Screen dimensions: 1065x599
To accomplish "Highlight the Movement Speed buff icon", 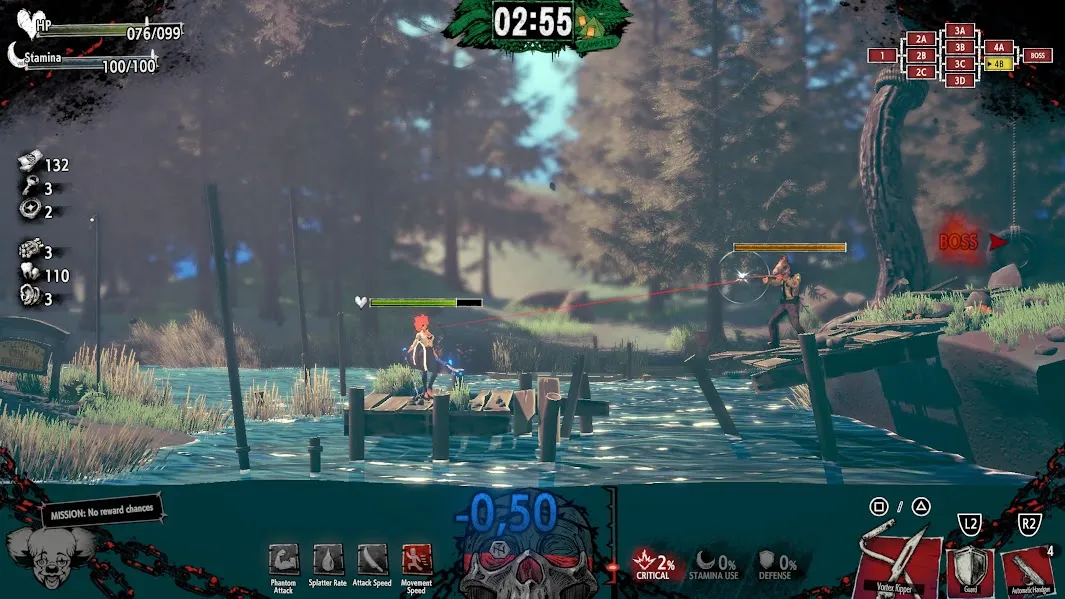I will pyautogui.click(x=416, y=561).
